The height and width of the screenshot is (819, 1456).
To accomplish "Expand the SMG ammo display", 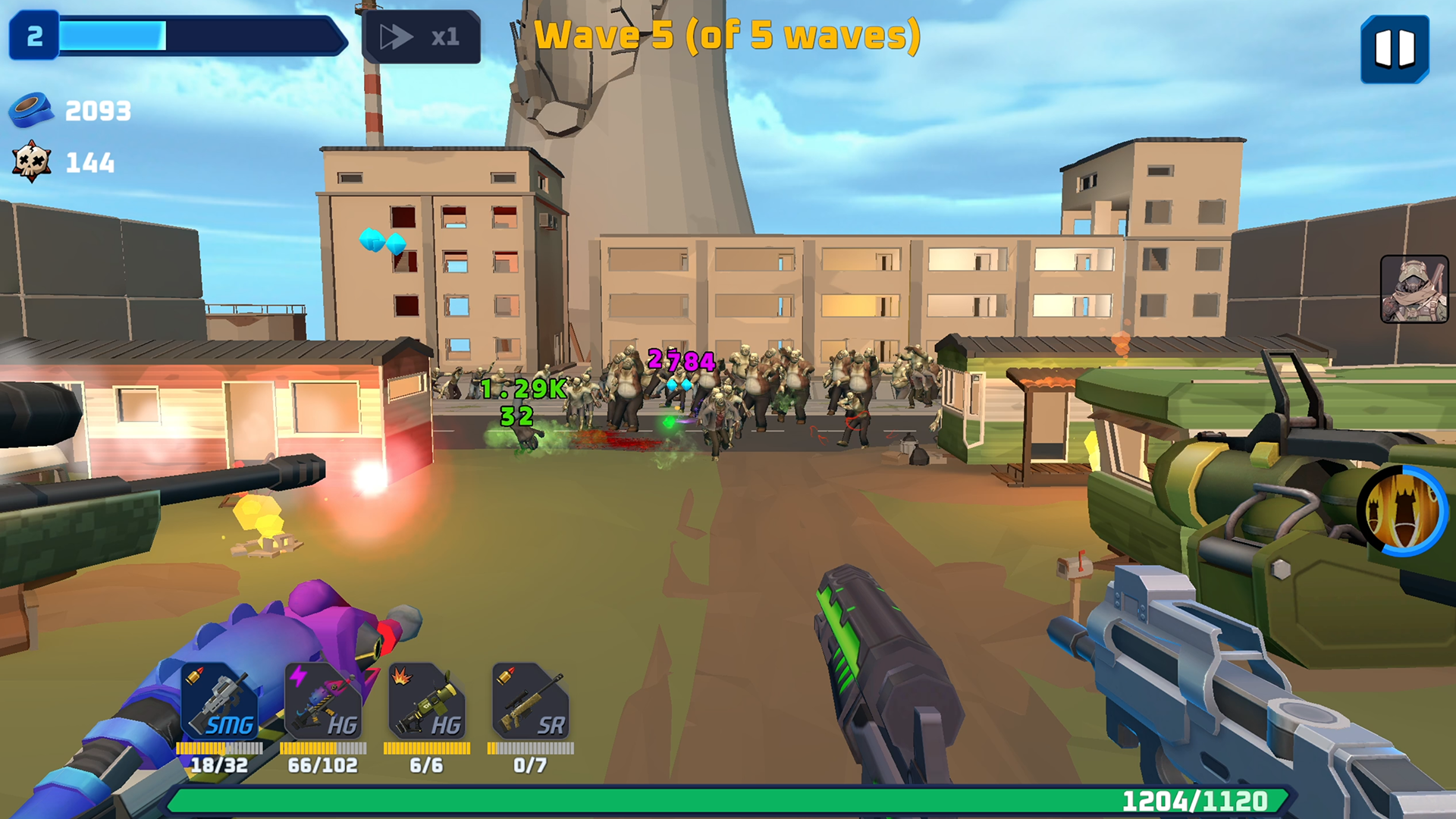I will (220, 766).
